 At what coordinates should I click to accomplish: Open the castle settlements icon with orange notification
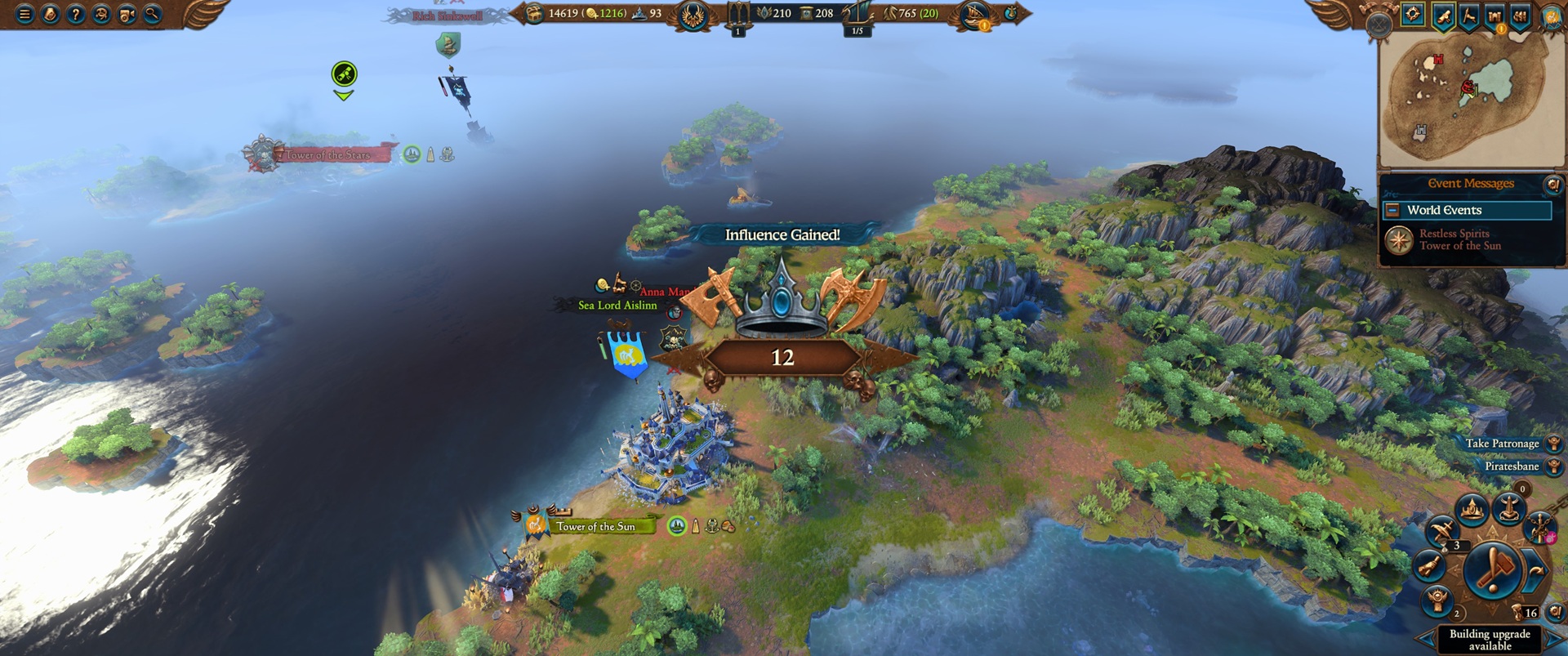pyautogui.click(x=1494, y=16)
